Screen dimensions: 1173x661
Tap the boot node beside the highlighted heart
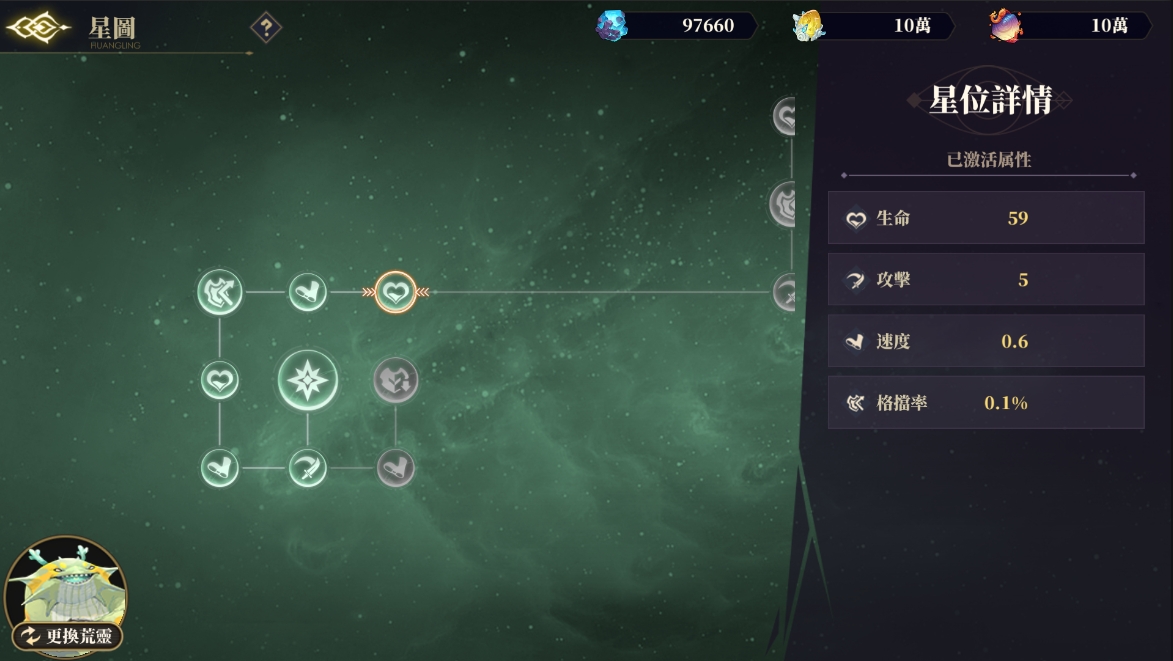[x=307, y=293]
